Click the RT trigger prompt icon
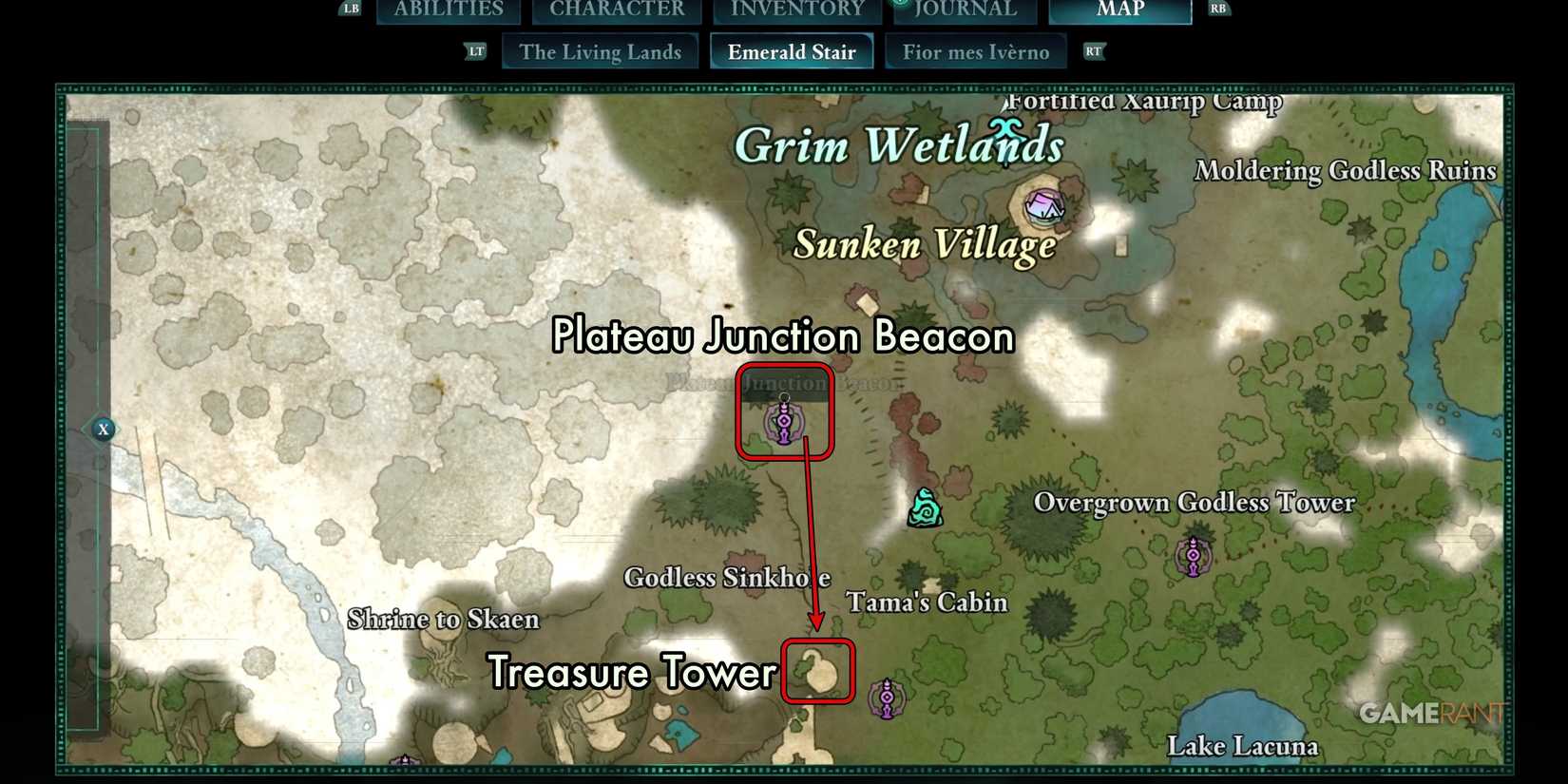1568x784 pixels. [x=1093, y=51]
